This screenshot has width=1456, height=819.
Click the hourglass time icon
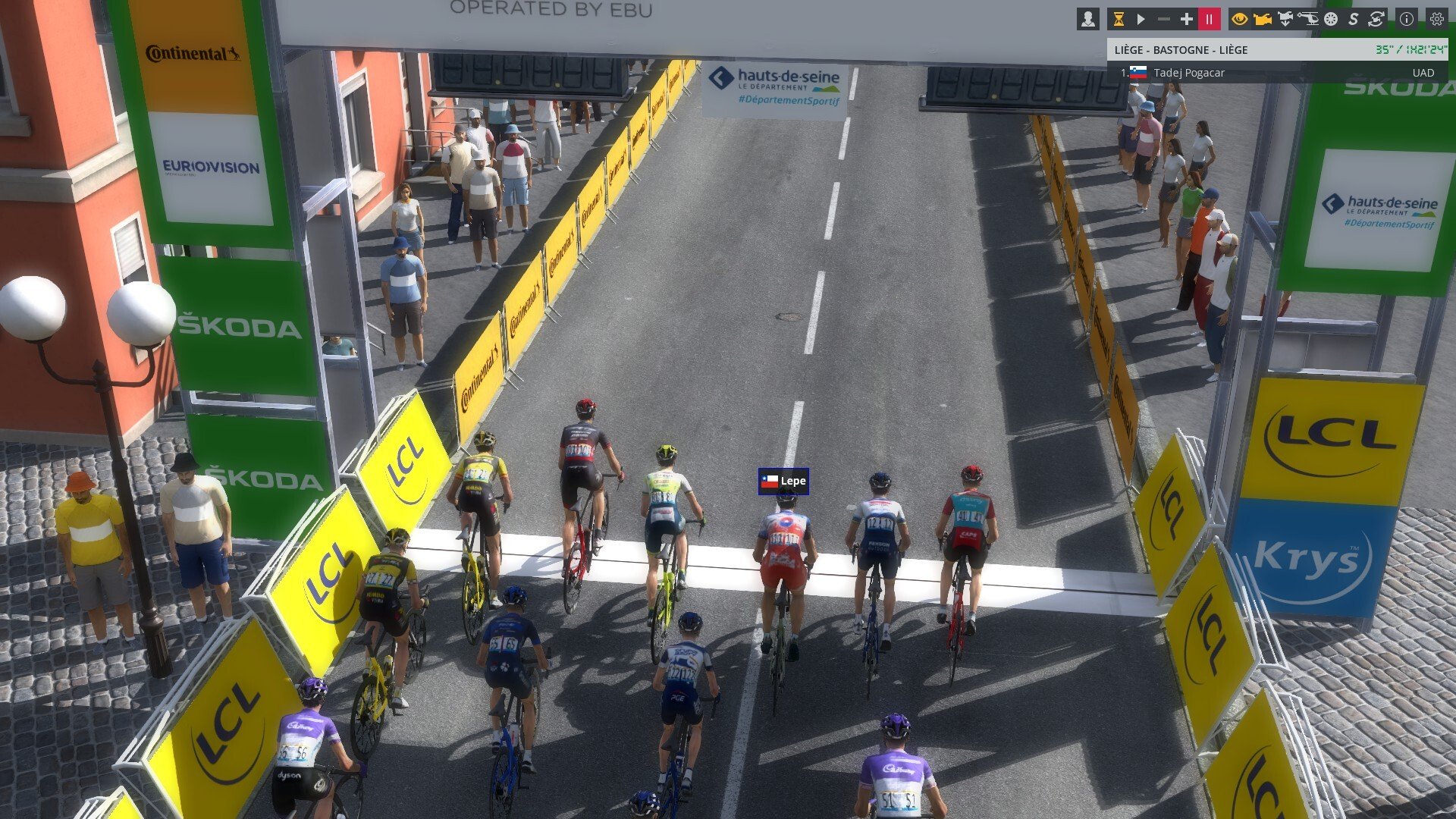1118,19
